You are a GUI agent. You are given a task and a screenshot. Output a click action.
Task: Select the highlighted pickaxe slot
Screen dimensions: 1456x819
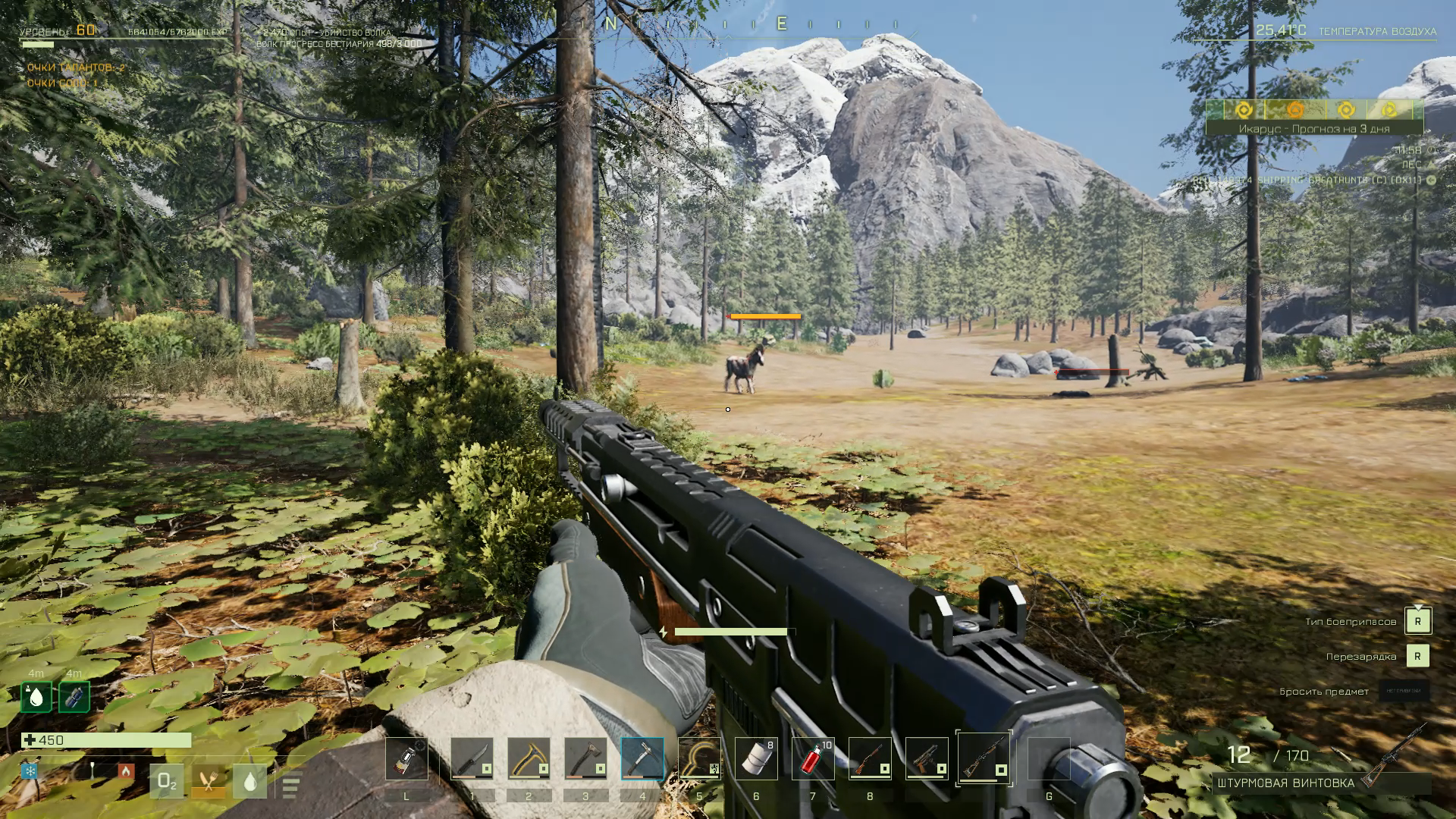click(x=642, y=758)
